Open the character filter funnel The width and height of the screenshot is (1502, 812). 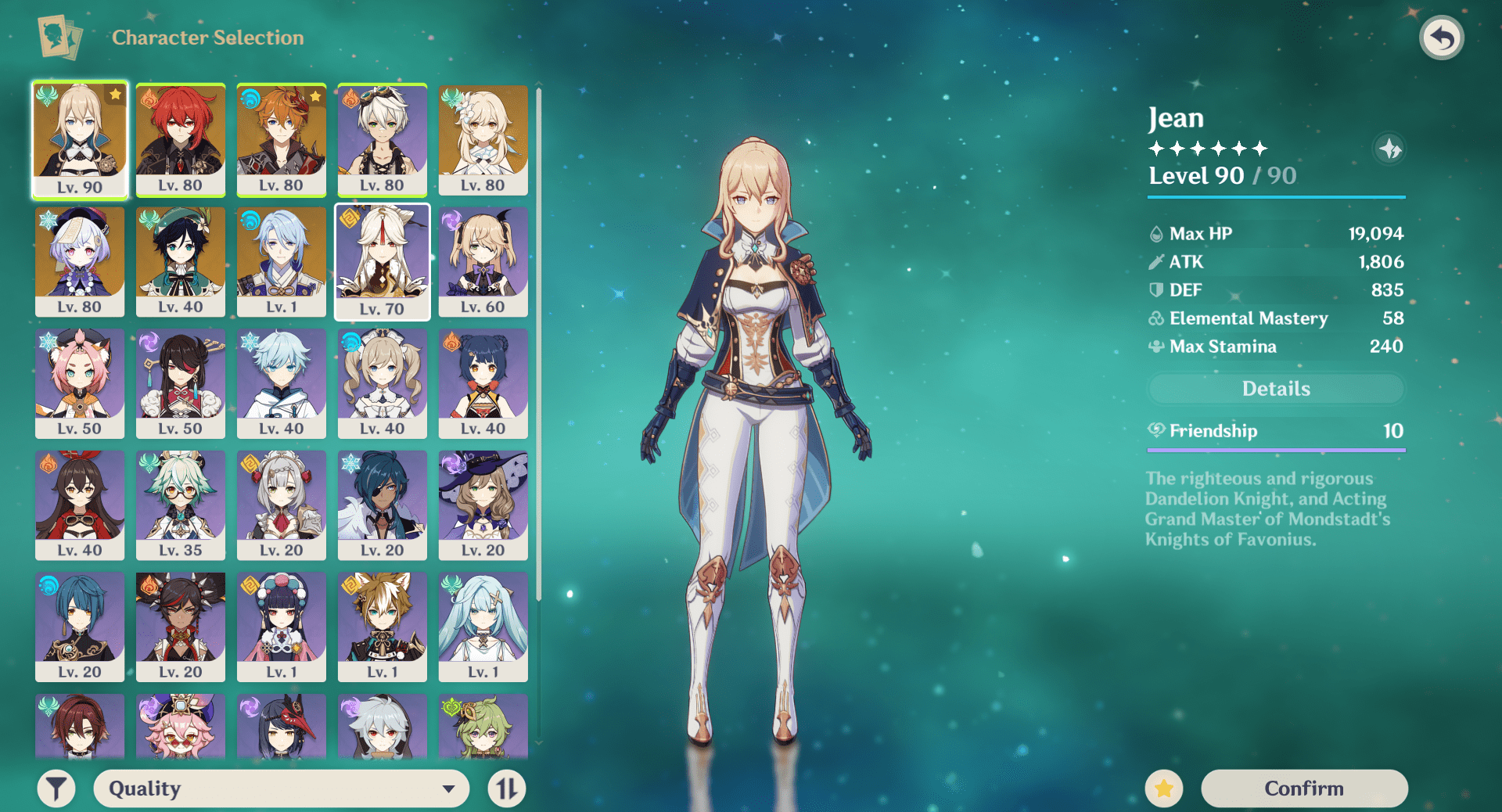(x=56, y=789)
